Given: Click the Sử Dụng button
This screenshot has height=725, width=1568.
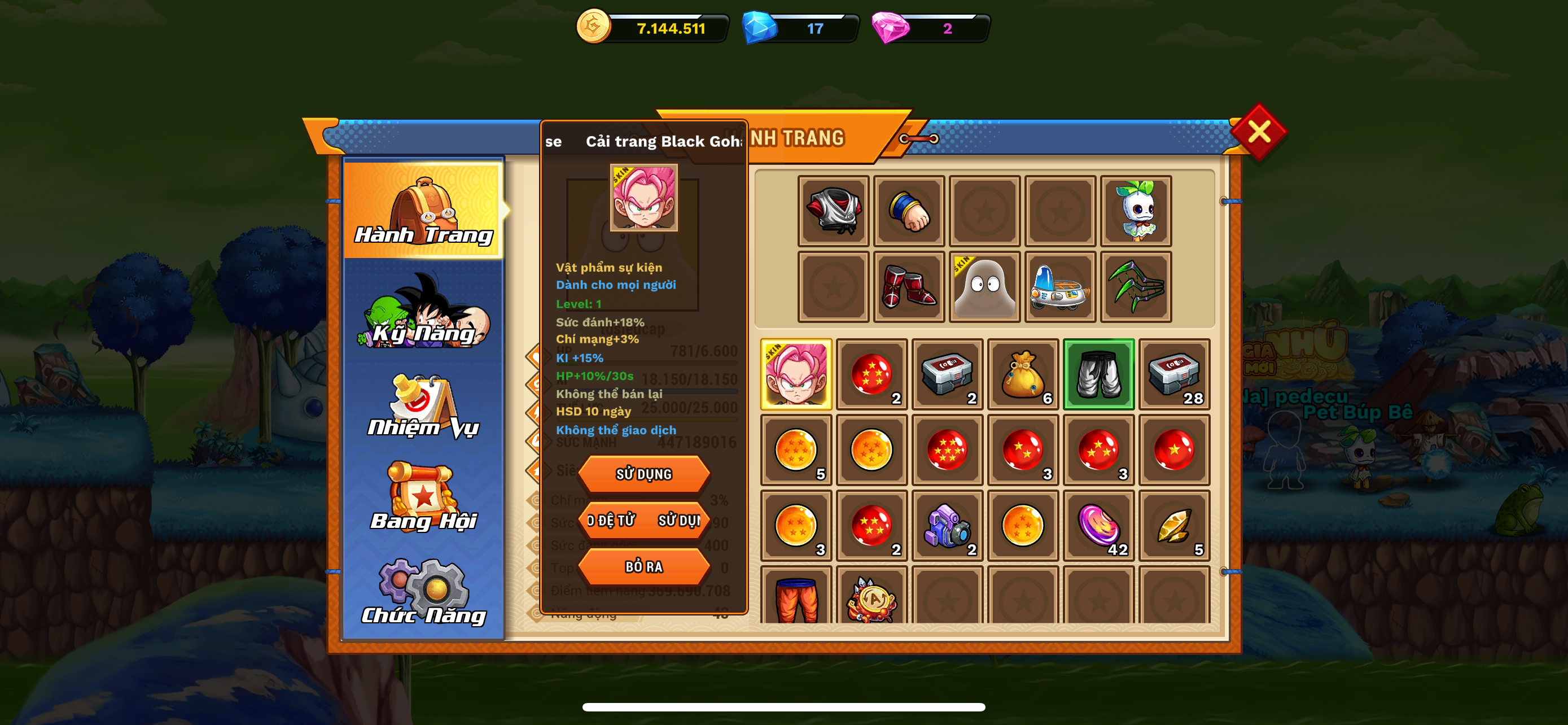Looking at the screenshot, I should [x=643, y=474].
